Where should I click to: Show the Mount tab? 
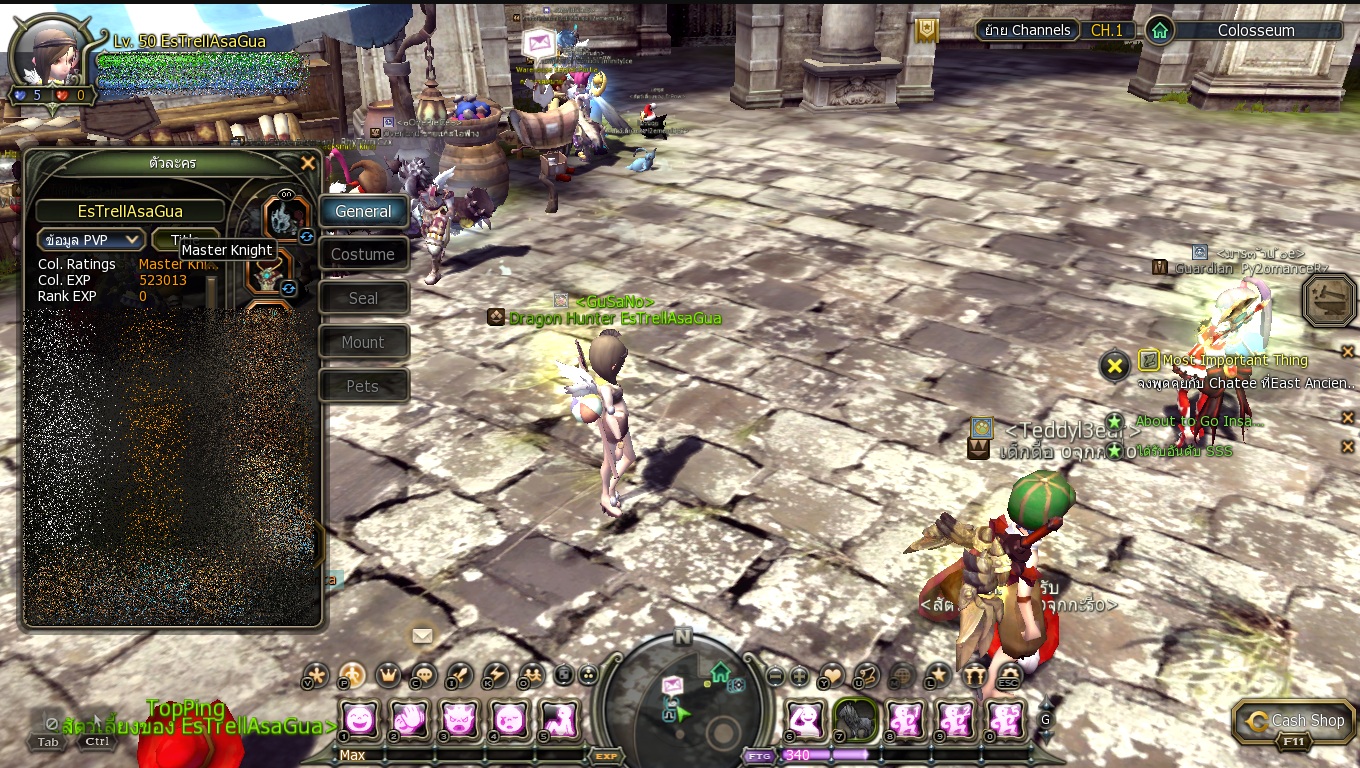pos(363,342)
